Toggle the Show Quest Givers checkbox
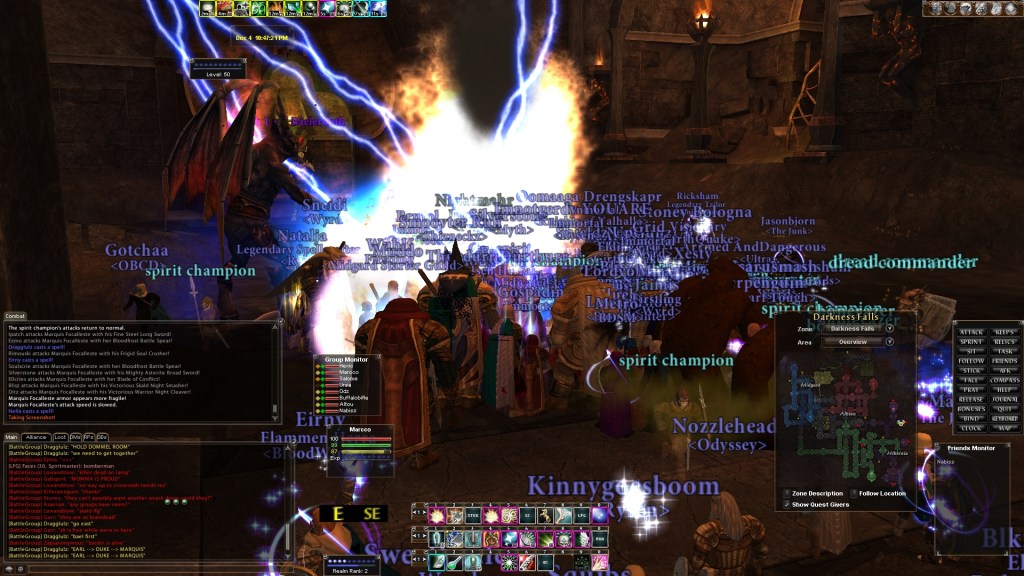 786,503
